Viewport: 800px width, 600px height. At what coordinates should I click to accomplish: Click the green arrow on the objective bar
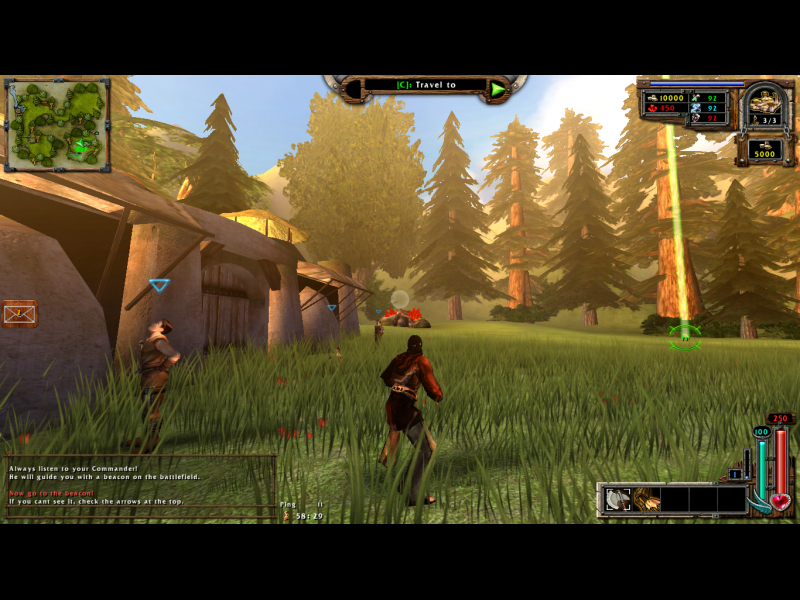pyautogui.click(x=497, y=89)
